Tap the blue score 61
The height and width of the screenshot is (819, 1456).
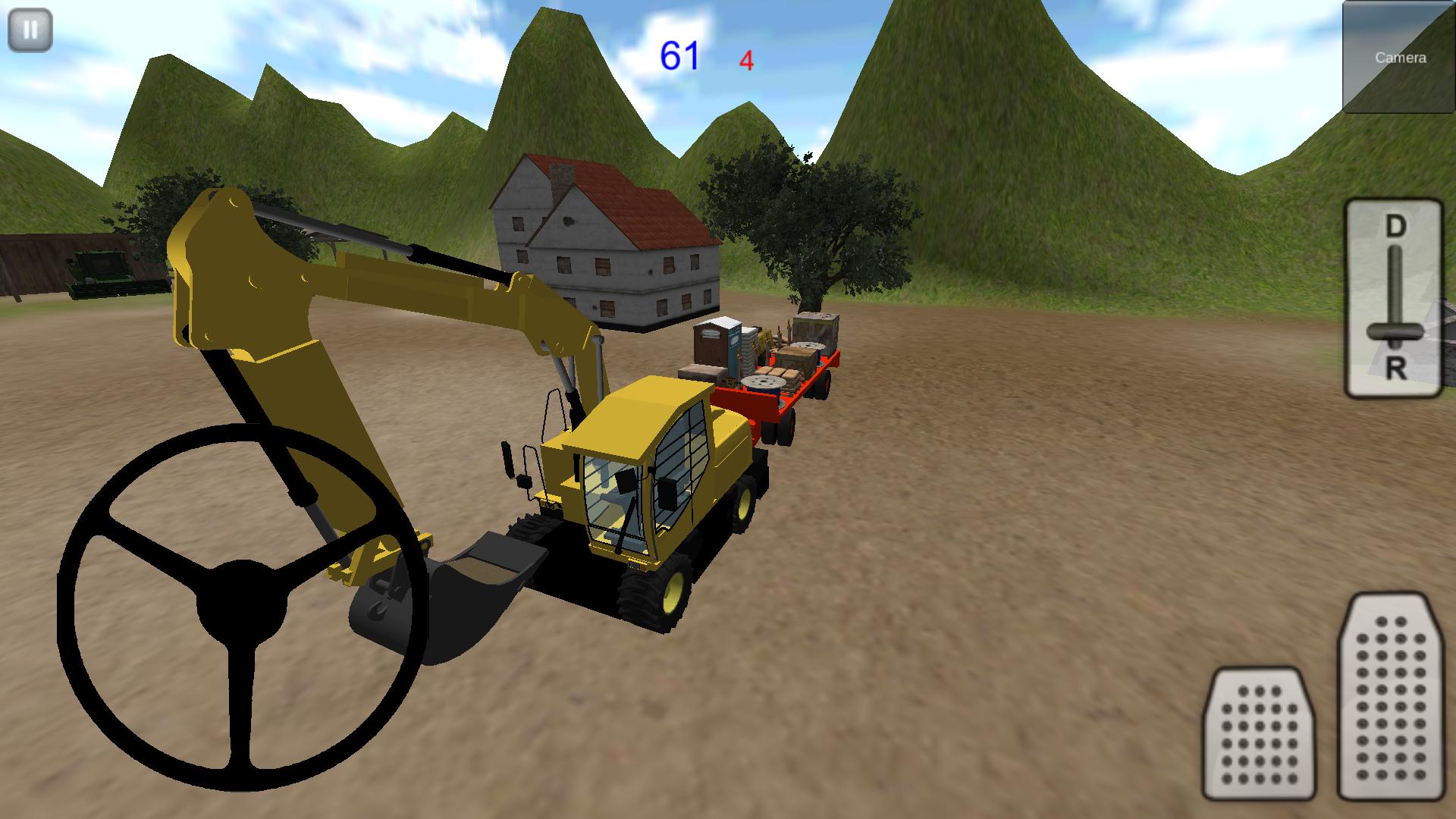680,53
